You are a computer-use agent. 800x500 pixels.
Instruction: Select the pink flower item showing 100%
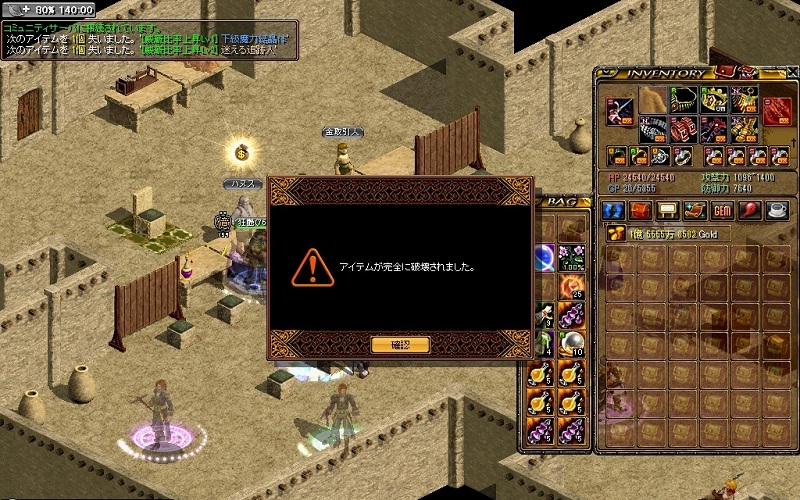572,257
